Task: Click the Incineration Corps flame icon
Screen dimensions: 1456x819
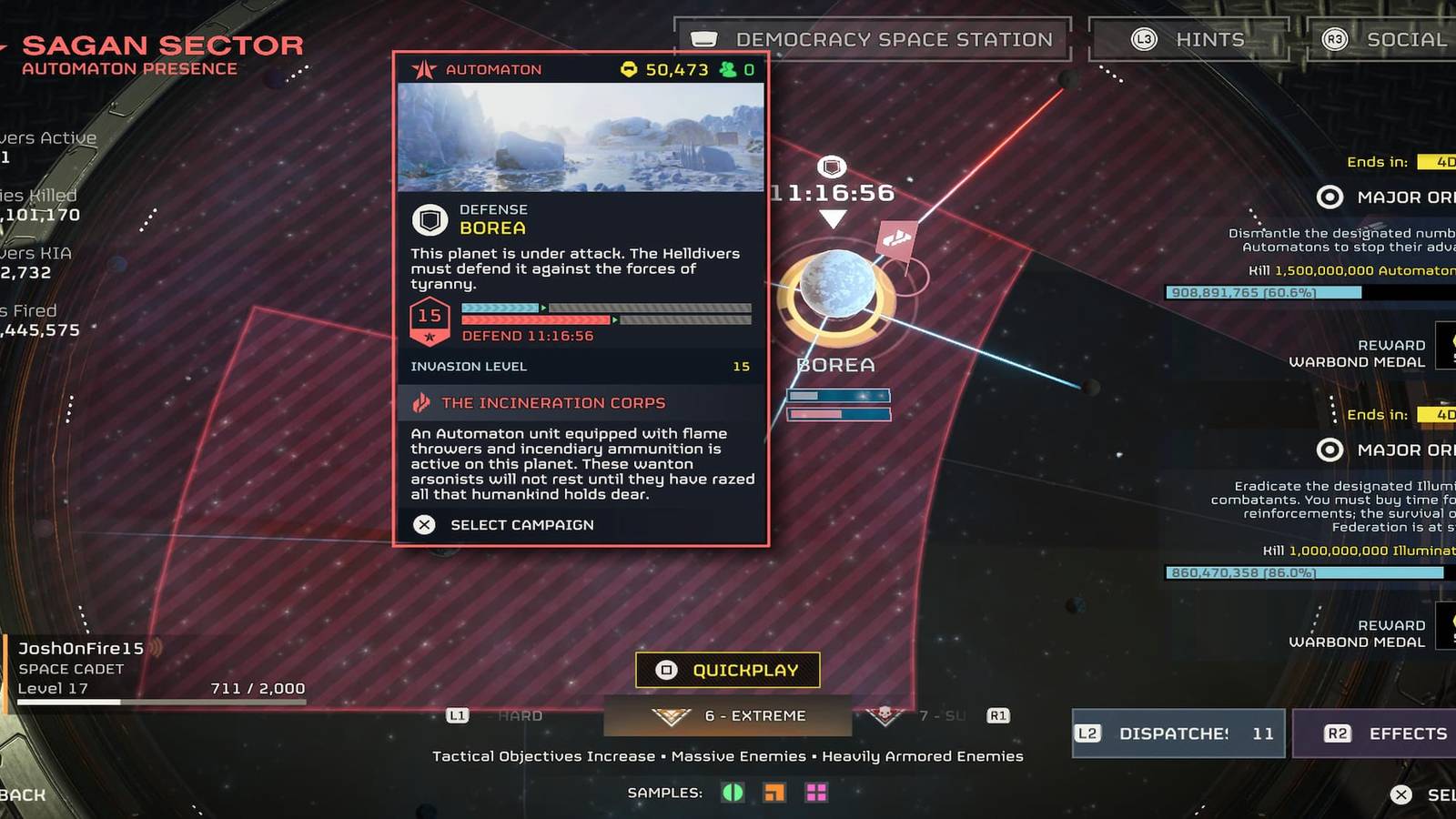Action: click(420, 402)
